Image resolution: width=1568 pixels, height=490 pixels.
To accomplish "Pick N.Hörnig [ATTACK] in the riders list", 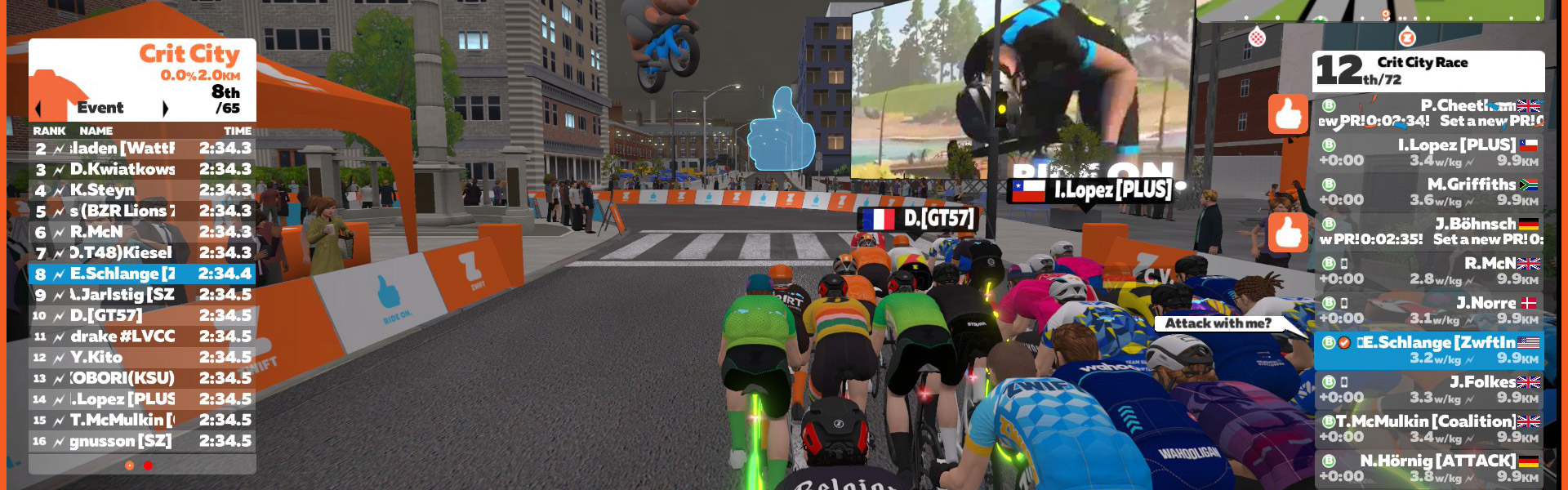I will point(1429,469).
